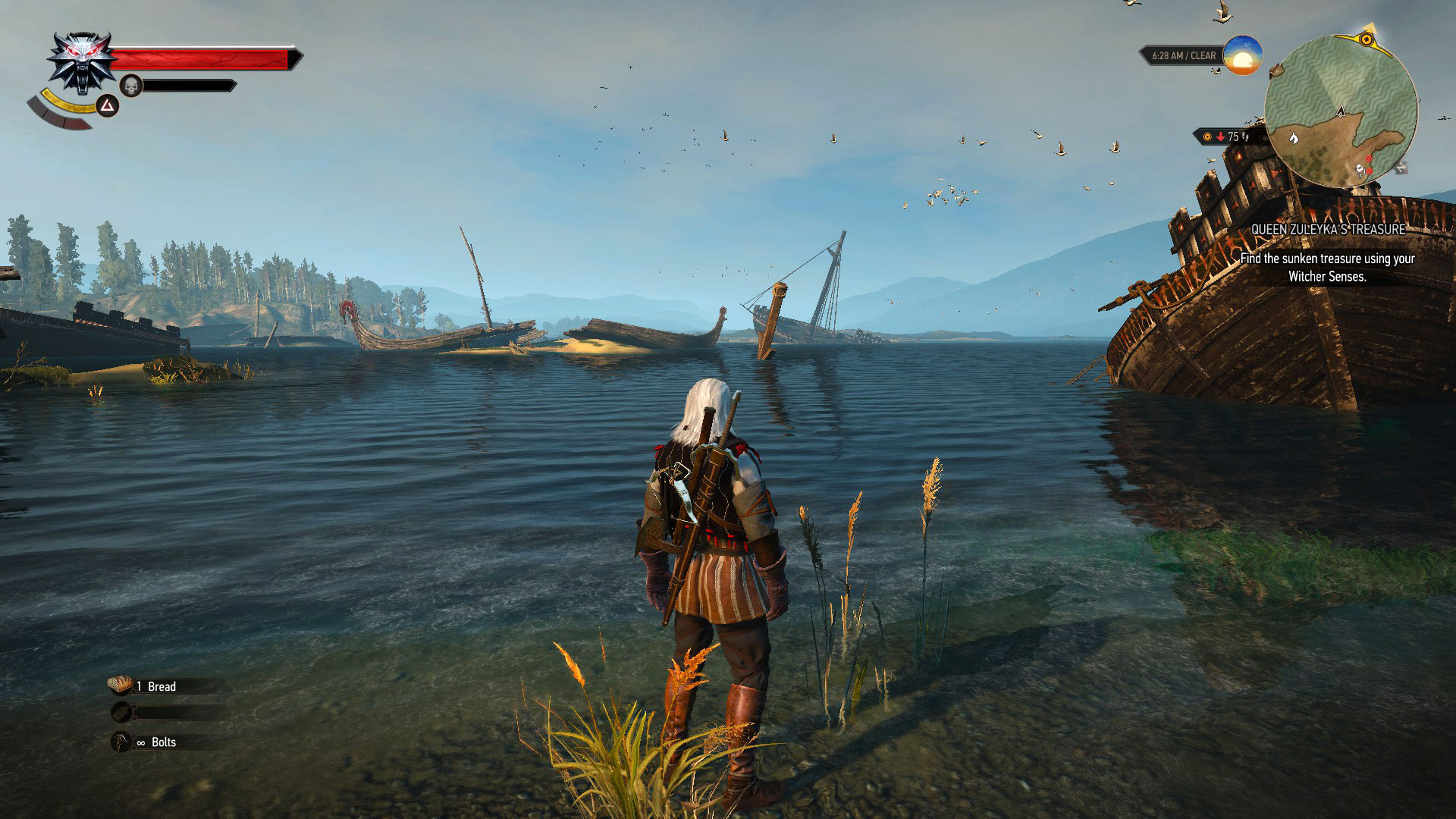1456x819 pixels.
Task: Open the Queen Zuleyka's Treasure quest tracker
Action: click(1328, 229)
